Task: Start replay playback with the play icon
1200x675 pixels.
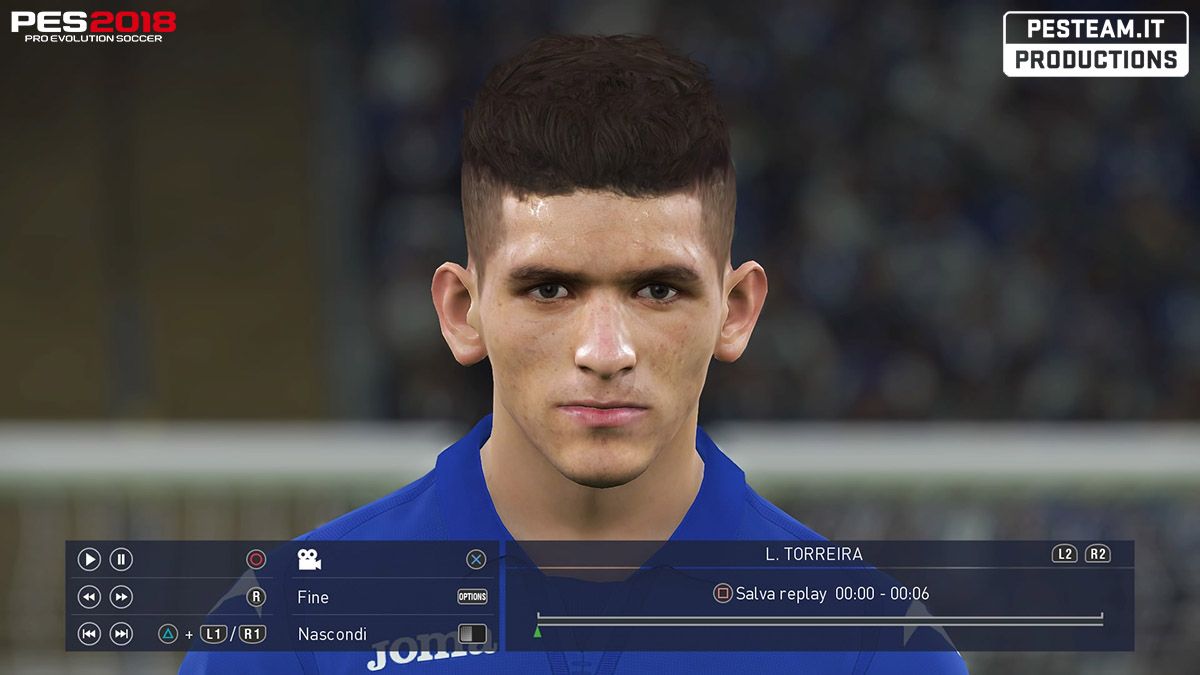Action: click(89, 560)
